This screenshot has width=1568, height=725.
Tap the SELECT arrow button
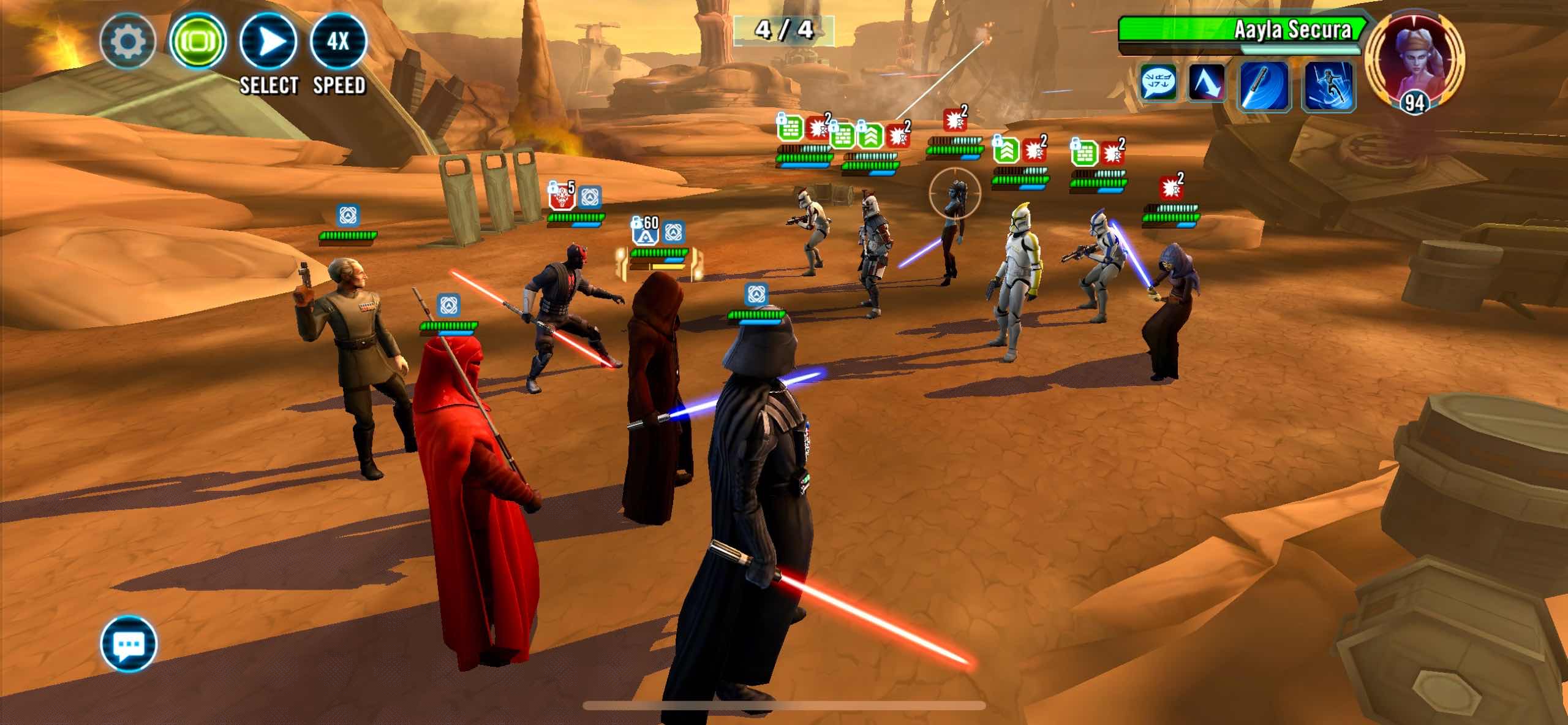pyautogui.click(x=269, y=42)
